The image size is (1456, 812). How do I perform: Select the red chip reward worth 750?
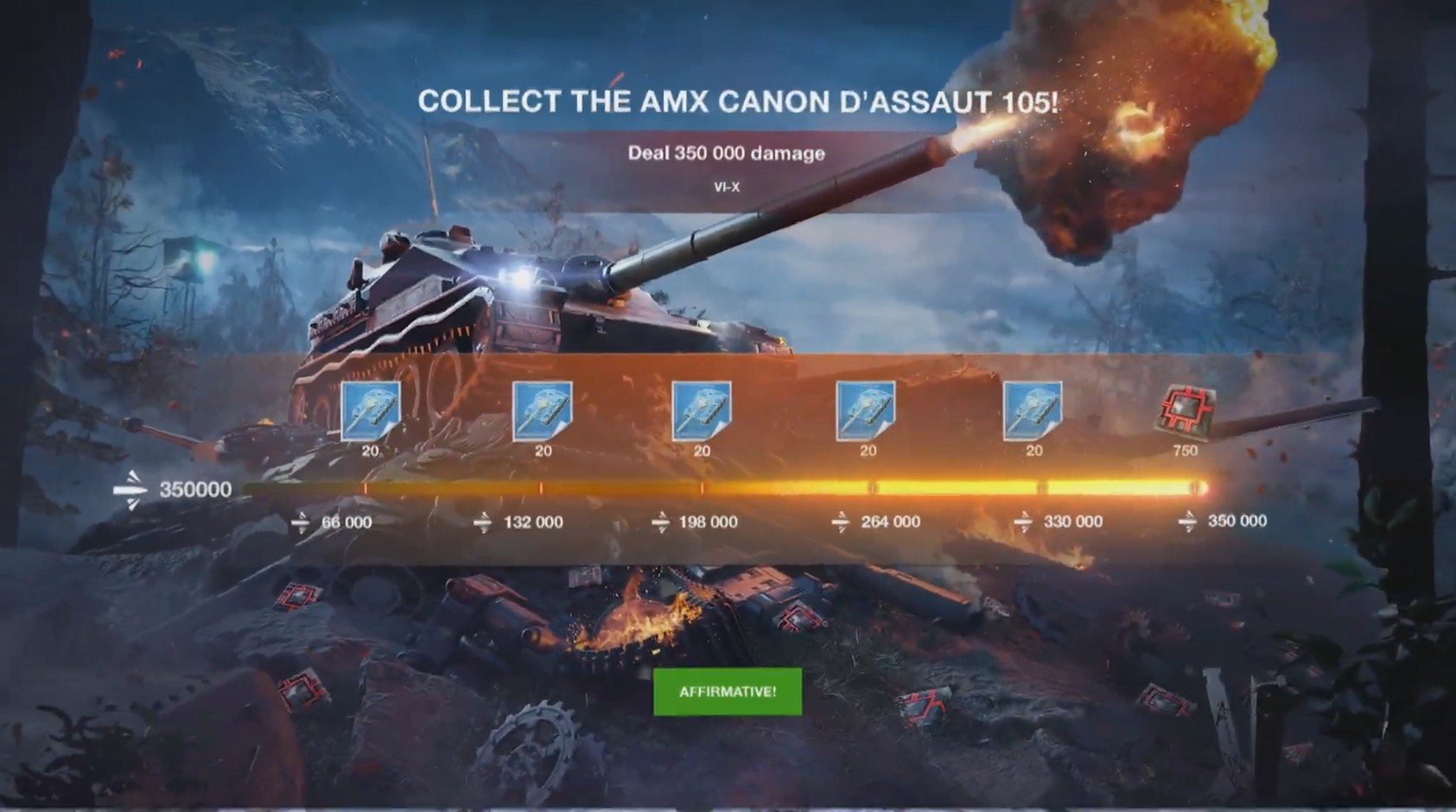click(1186, 410)
